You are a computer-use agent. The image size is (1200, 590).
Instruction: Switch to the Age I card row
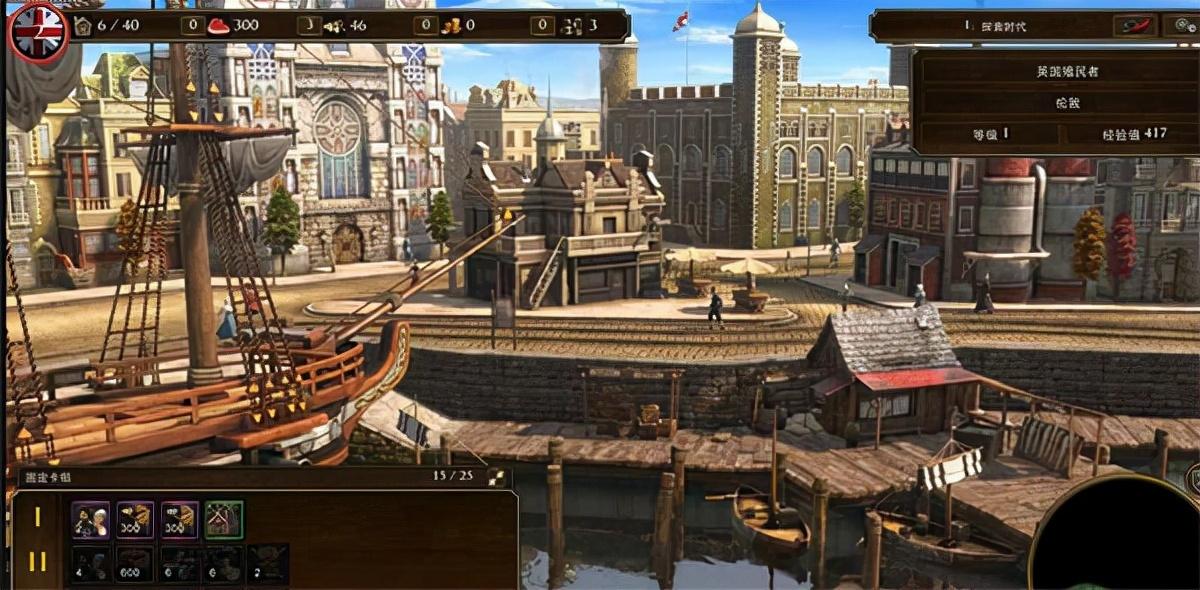37,517
